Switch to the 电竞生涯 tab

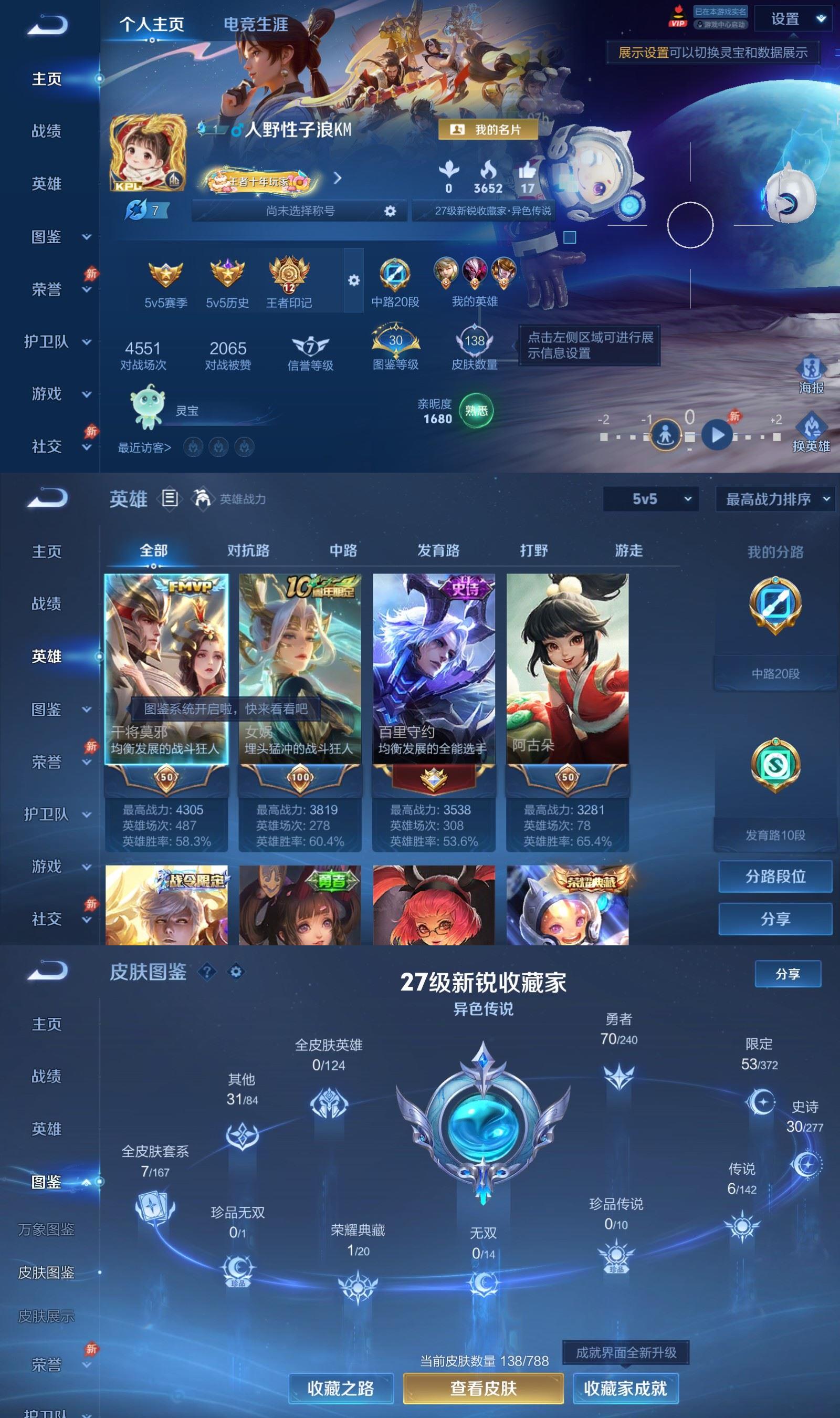[x=256, y=25]
